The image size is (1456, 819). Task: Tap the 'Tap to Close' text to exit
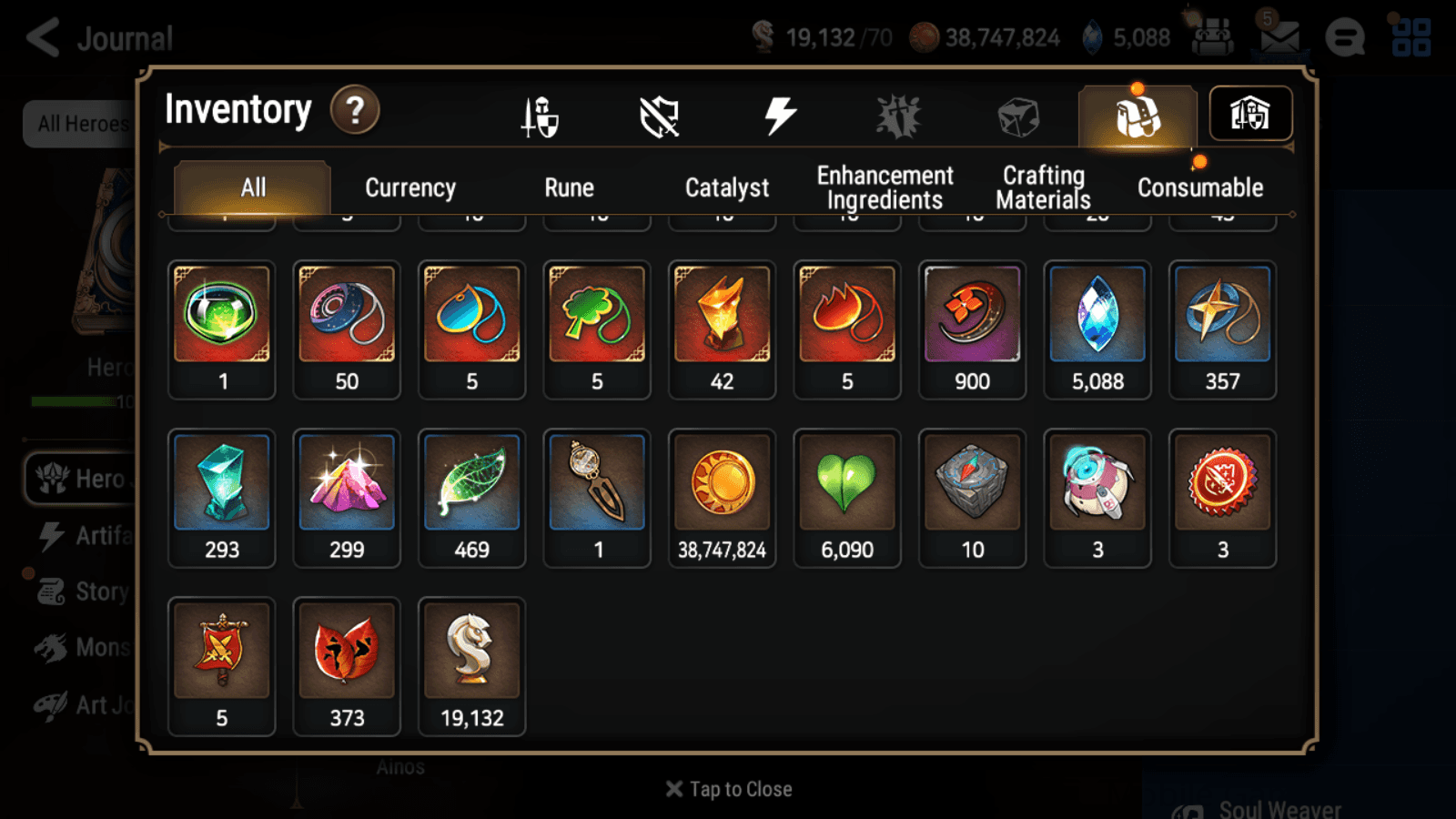tap(728, 788)
